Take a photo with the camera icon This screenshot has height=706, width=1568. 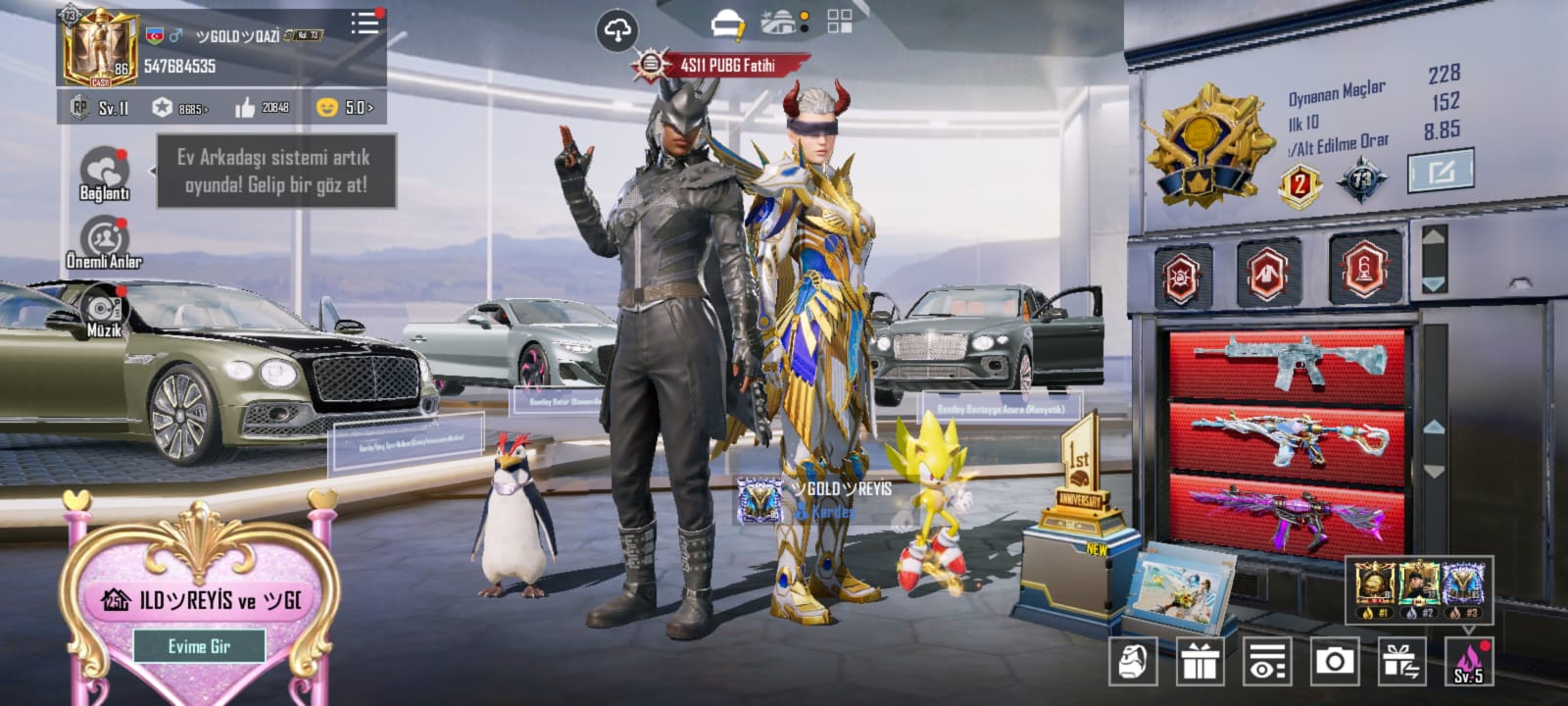point(1334,662)
